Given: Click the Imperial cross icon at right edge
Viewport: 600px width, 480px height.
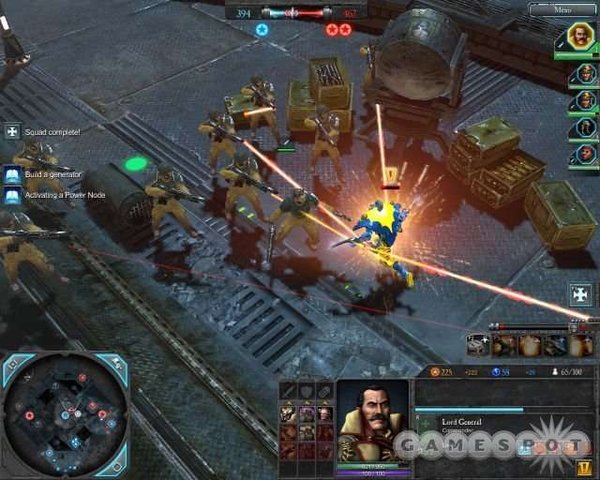Looking at the screenshot, I should click(581, 294).
